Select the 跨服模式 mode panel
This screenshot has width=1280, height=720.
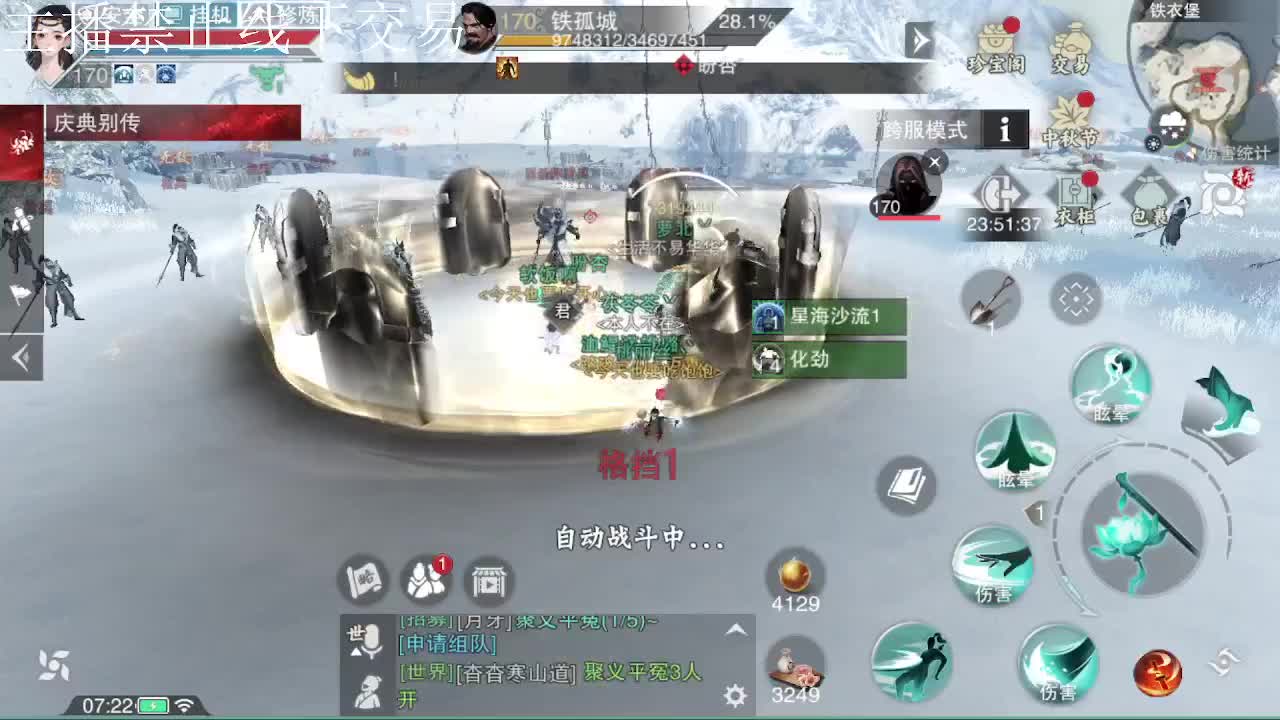tap(922, 129)
